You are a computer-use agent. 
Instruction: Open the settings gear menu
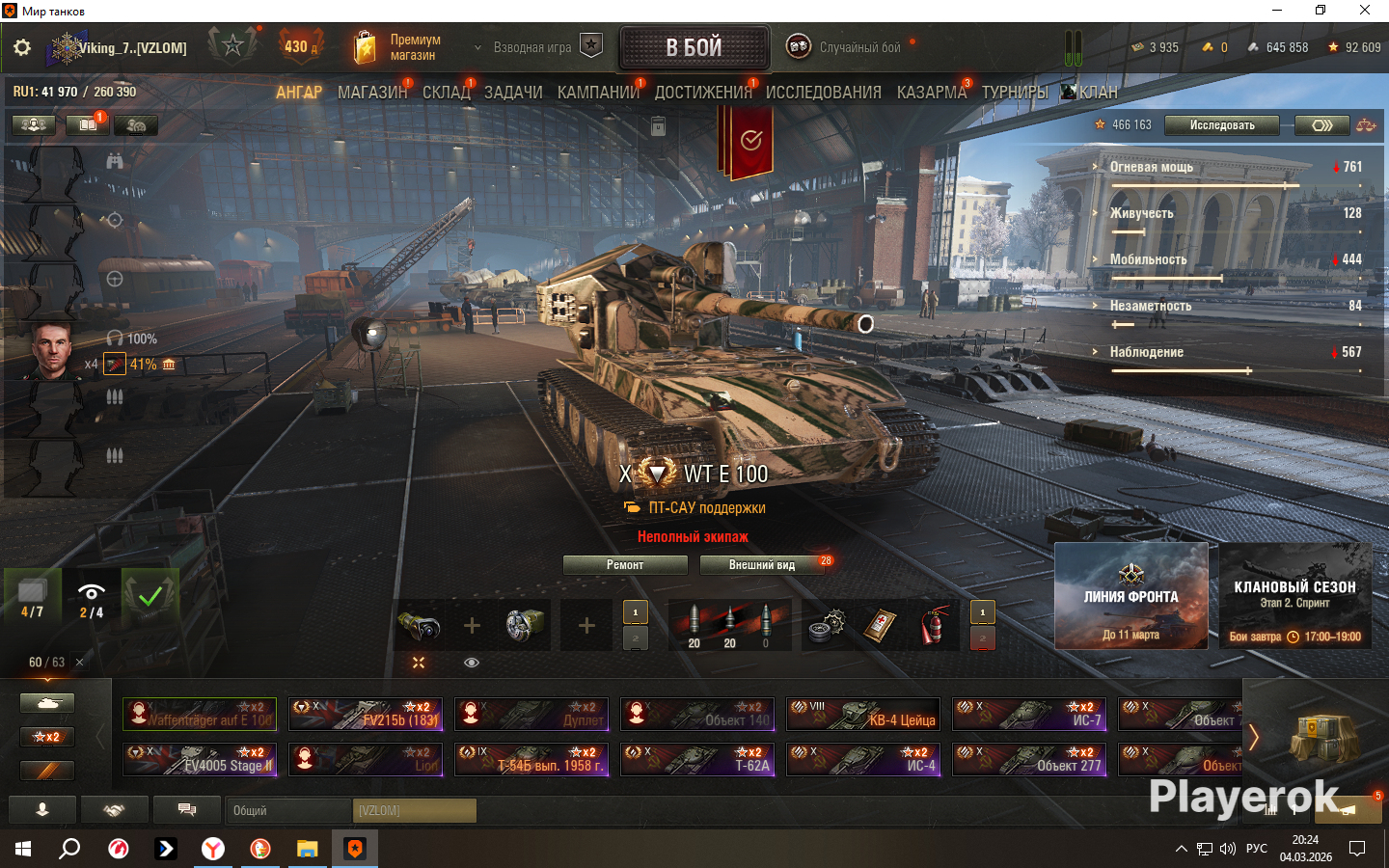(x=22, y=47)
